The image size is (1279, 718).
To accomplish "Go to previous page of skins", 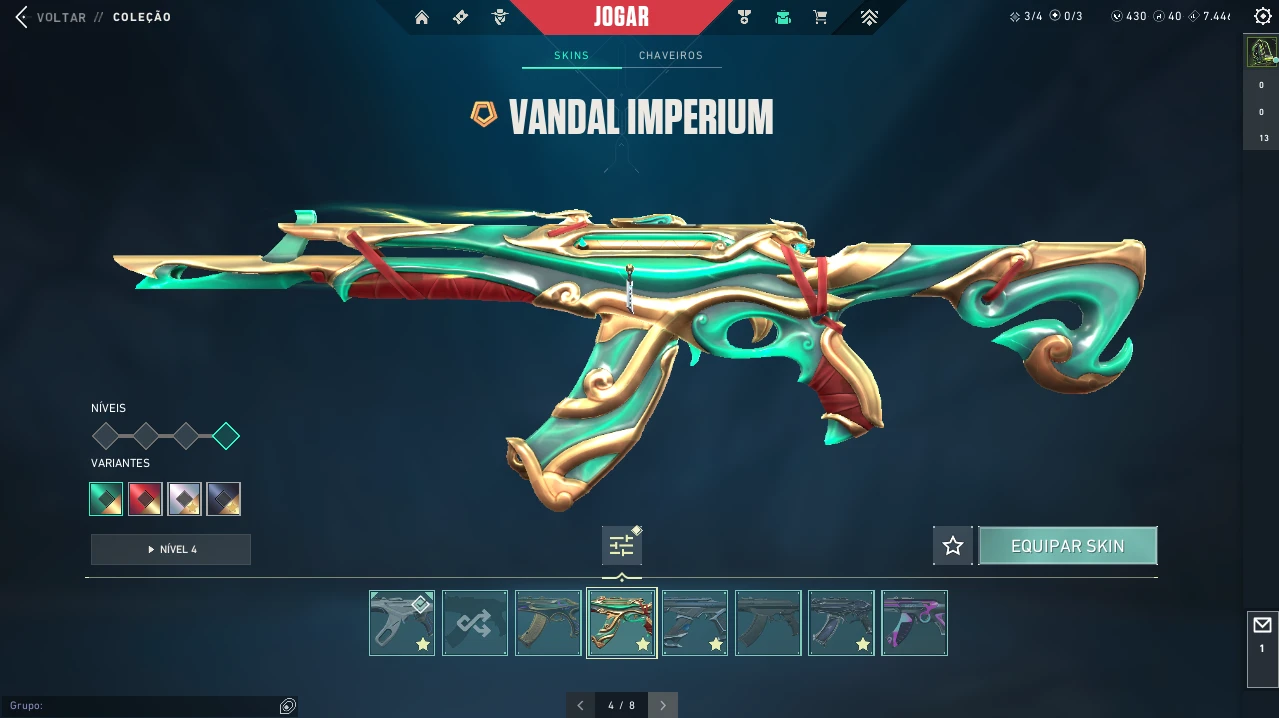I will click(581, 705).
